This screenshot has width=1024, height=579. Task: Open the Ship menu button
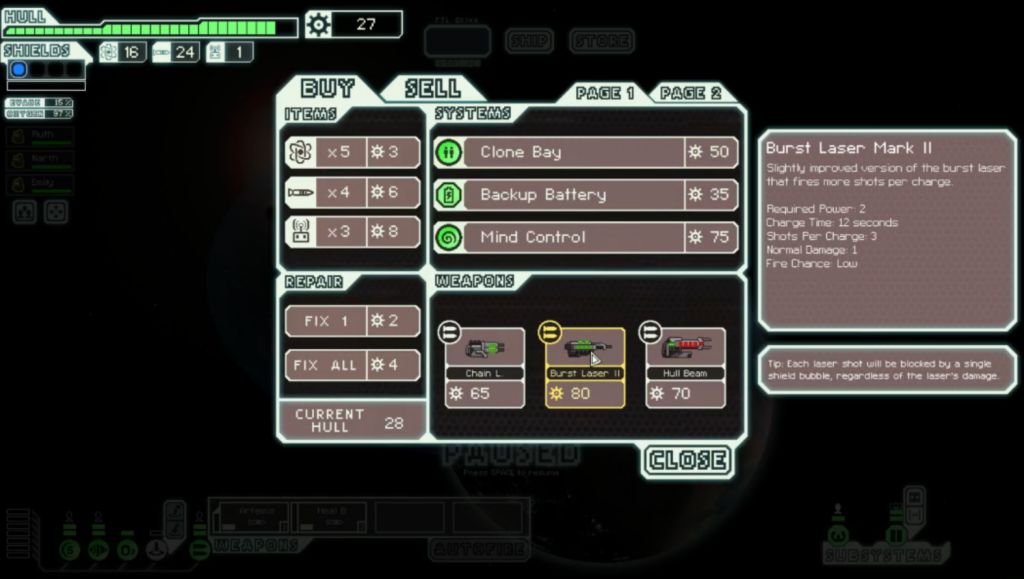pyautogui.click(x=529, y=41)
